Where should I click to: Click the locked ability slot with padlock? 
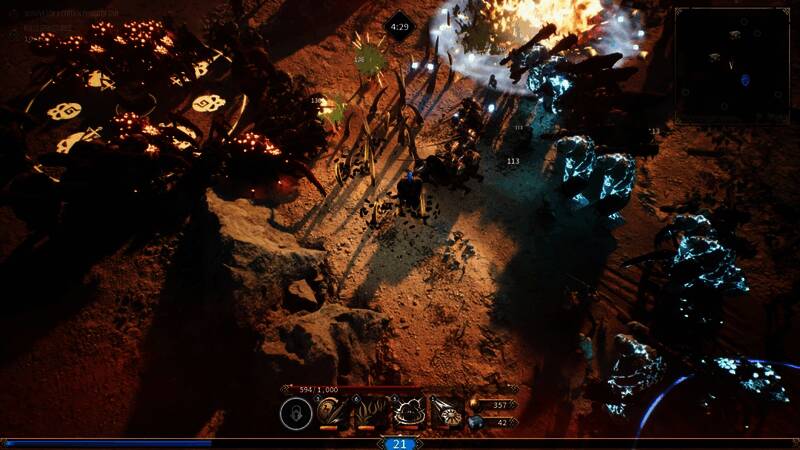(x=295, y=413)
